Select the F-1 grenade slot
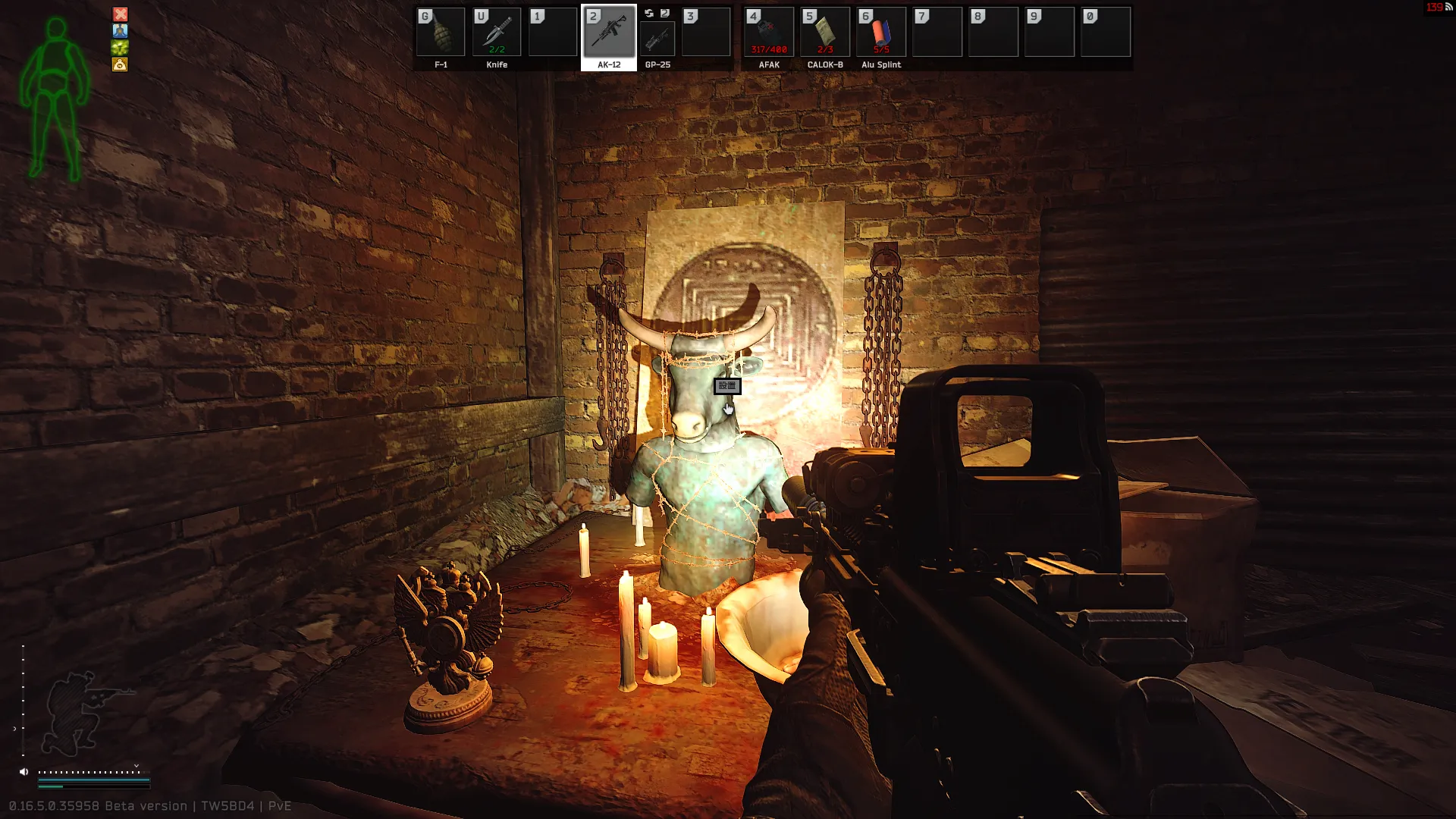Screen dimensions: 1456x819 tap(441, 33)
